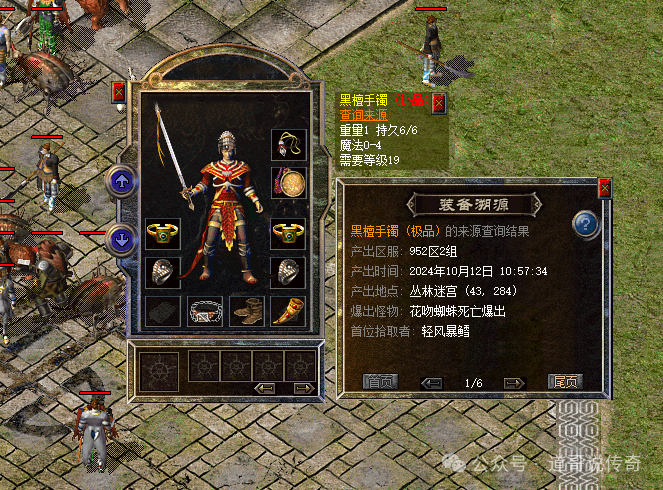Select the right gold bracelet slot
This screenshot has height=490, width=663.
289,234
